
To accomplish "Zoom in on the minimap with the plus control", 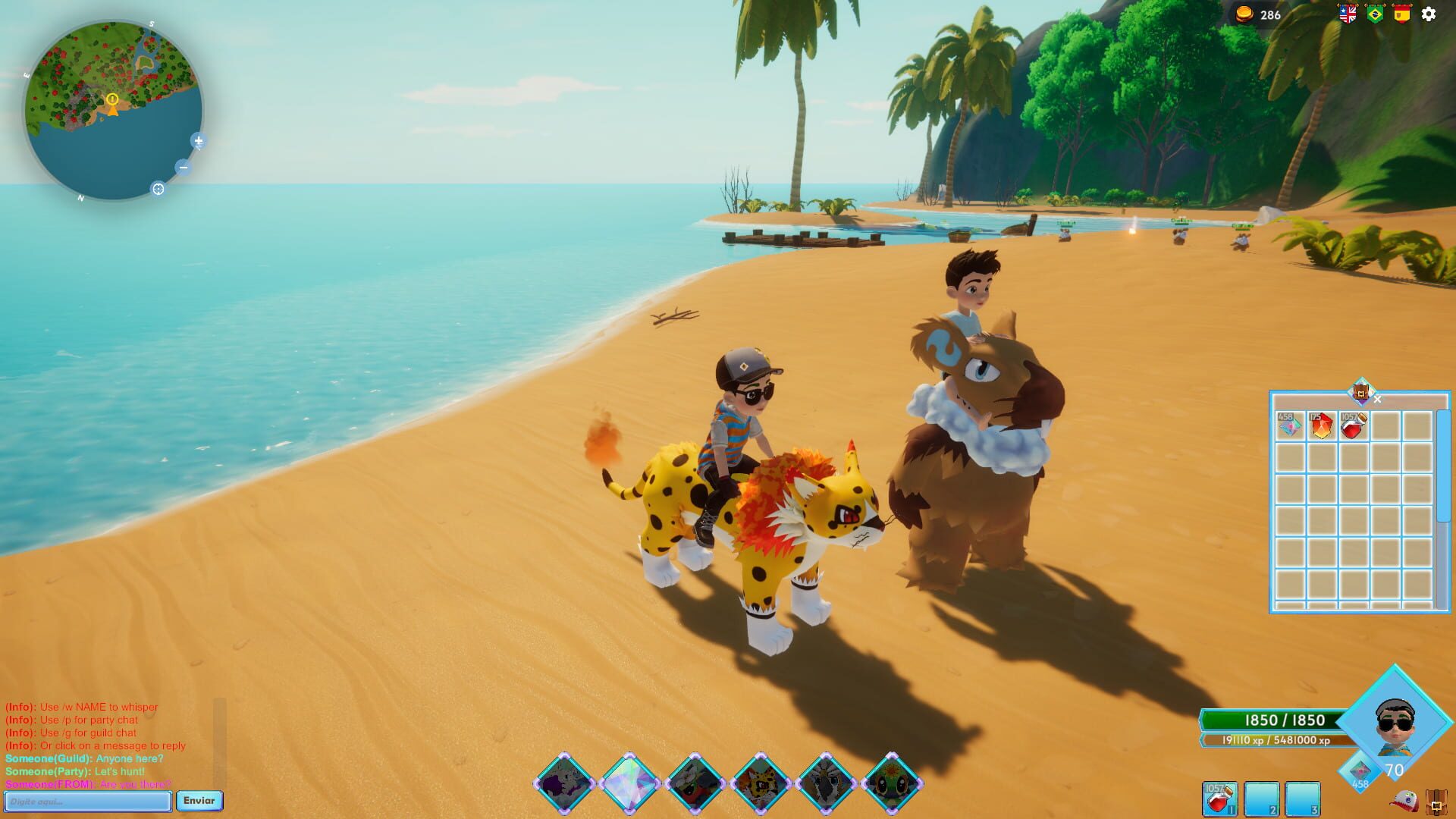I will [199, 140].
